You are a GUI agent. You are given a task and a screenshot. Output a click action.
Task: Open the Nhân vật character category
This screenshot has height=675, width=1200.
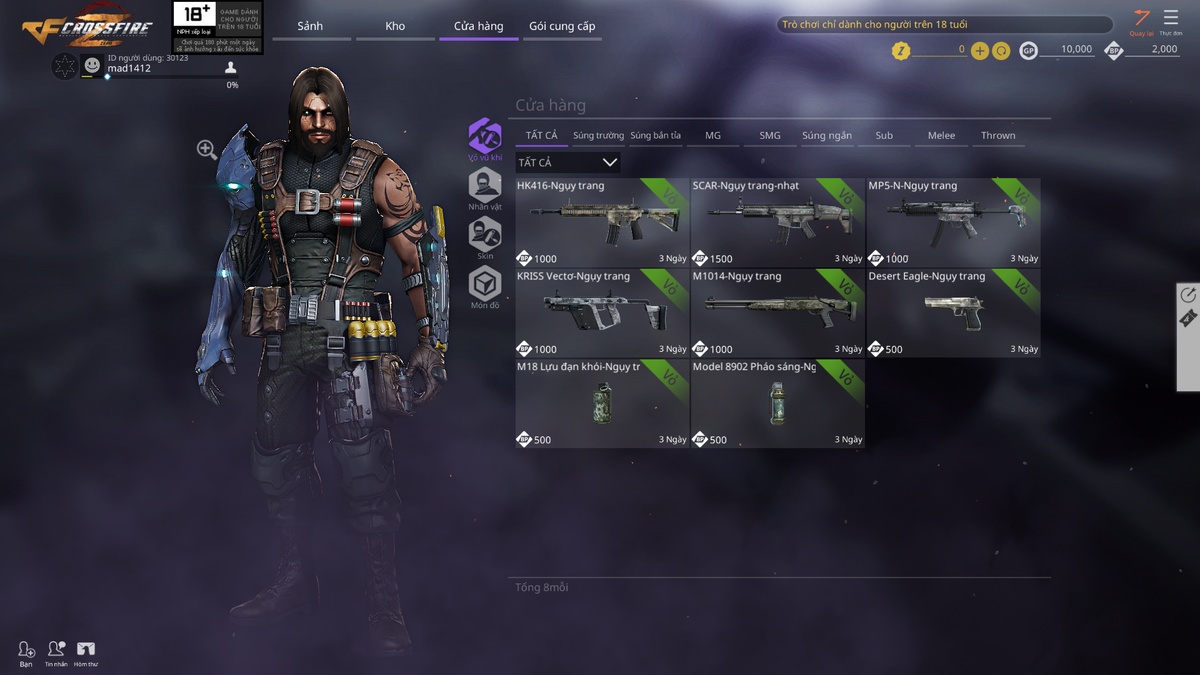click(x=485, y=187)
